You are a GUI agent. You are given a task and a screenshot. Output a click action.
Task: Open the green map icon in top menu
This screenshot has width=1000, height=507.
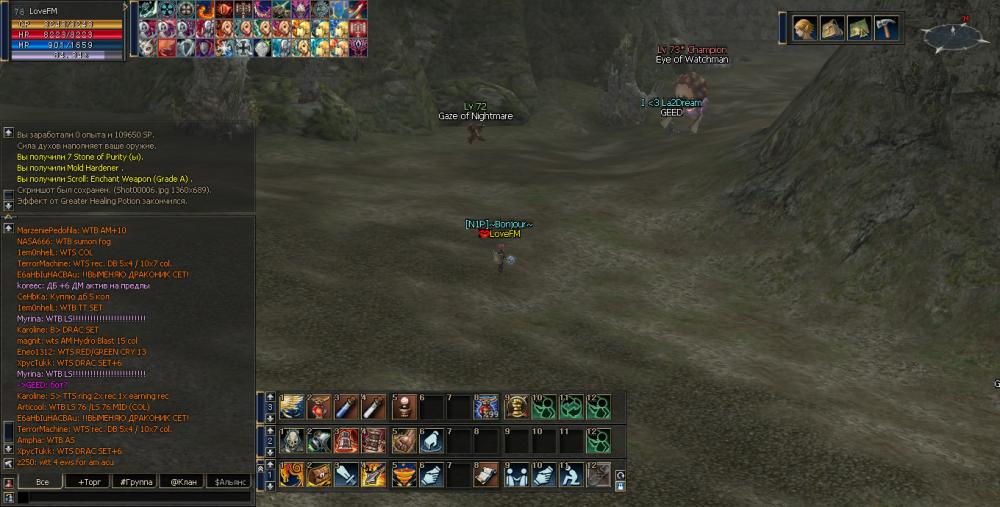(858, 28)
